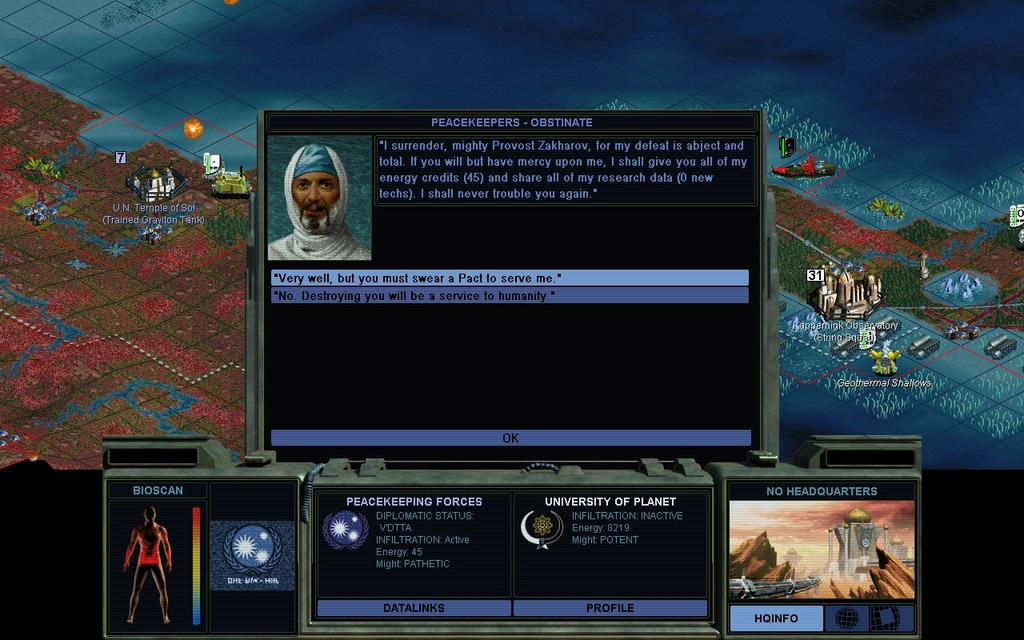Select the Peacekeeping Forces emblem
Screen dimensions: 1024x640
click(x=345, y=529)
